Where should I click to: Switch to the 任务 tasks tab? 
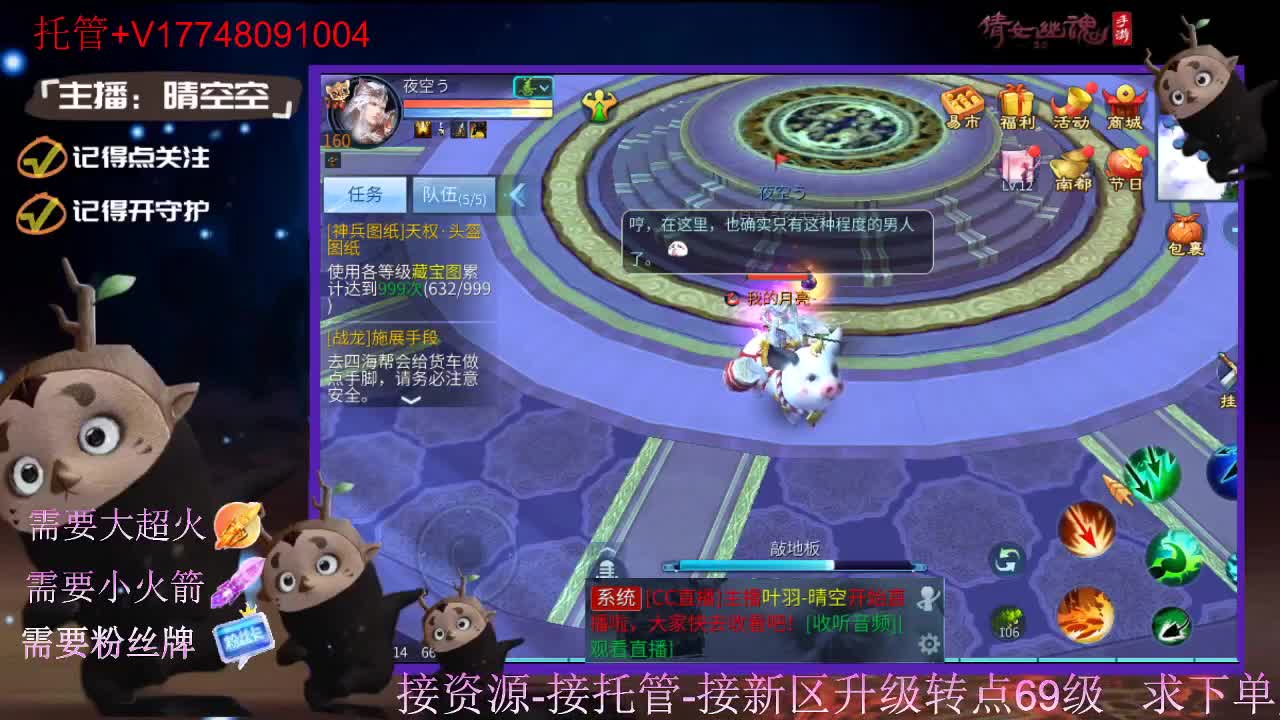366,194
